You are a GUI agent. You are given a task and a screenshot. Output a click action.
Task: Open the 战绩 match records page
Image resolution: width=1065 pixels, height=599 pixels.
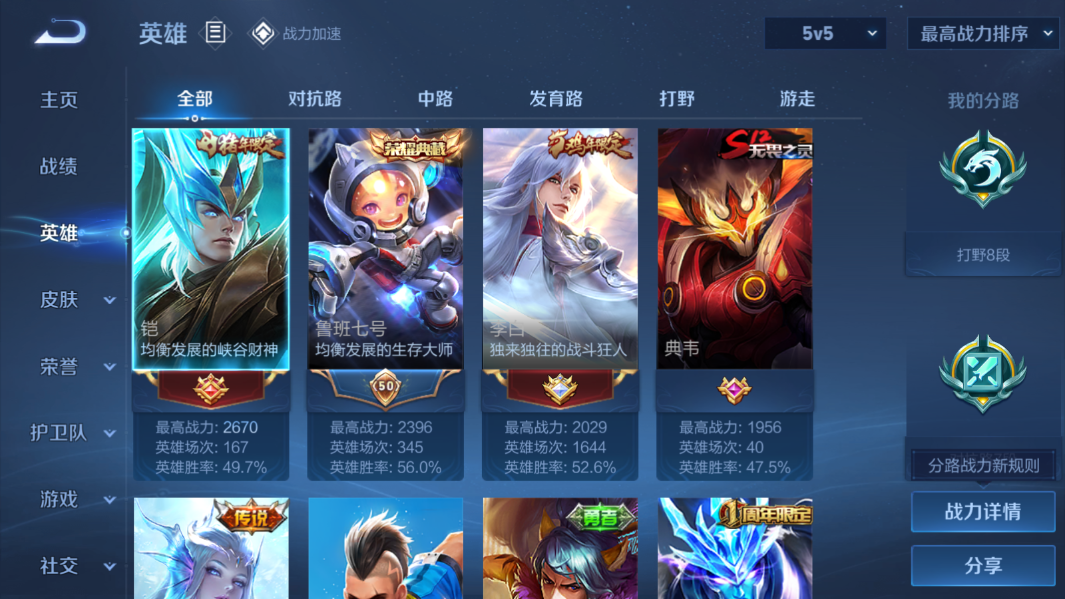click(x=59, y=167)
